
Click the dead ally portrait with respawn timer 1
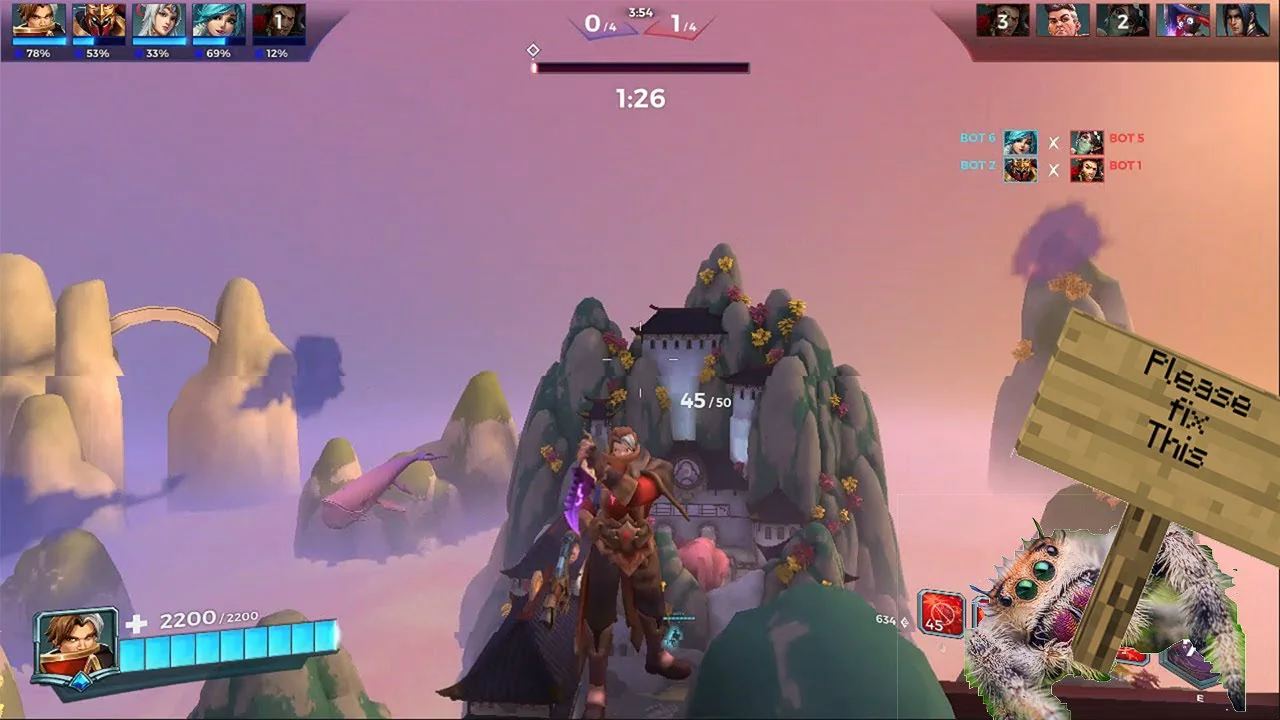[x=279, y=20]
